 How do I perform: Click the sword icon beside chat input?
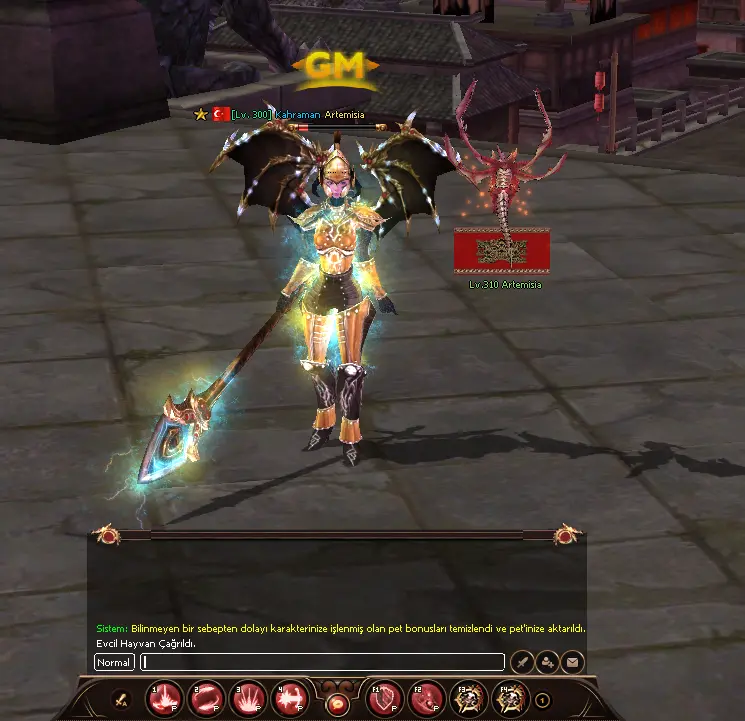(x=522, y=661)
